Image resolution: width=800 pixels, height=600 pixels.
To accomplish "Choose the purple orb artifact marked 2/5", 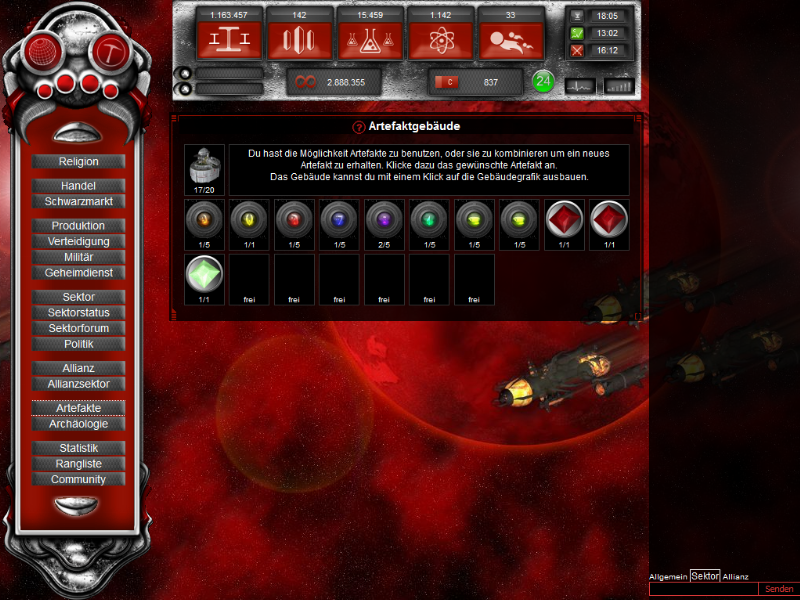I will 384,219.
